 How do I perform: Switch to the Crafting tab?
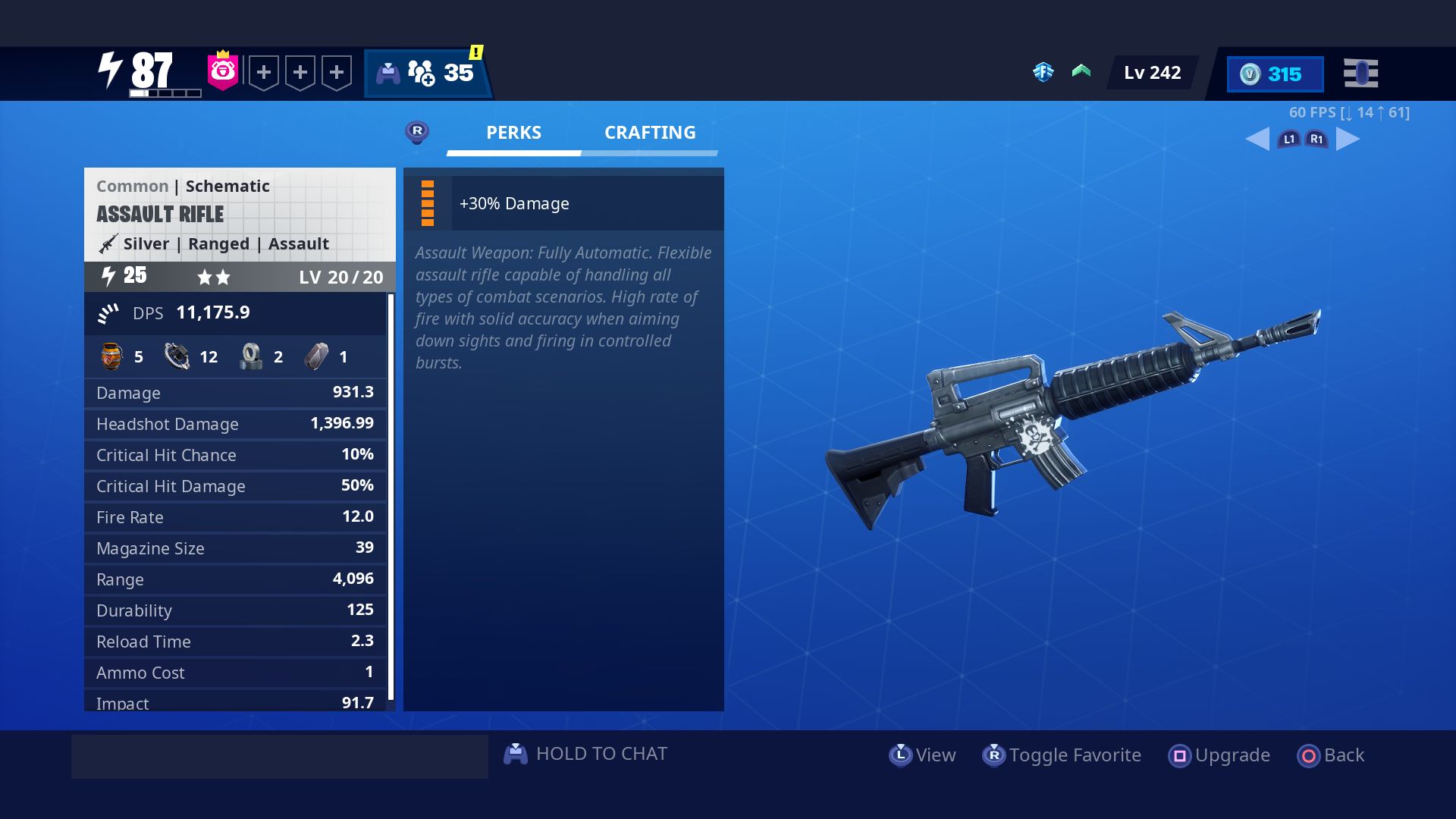649,133
